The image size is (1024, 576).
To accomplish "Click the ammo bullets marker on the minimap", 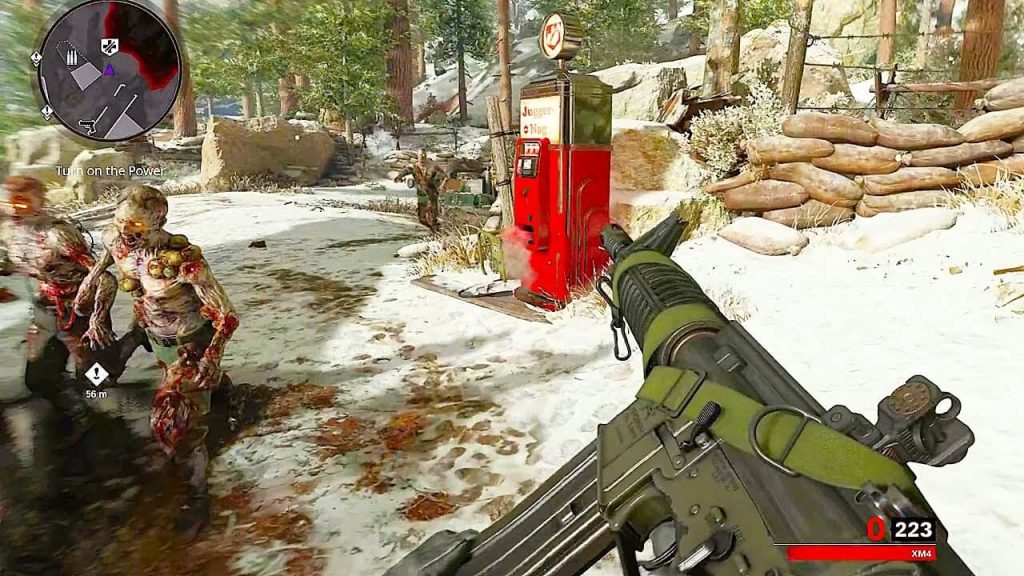I will tap(72, 57).
